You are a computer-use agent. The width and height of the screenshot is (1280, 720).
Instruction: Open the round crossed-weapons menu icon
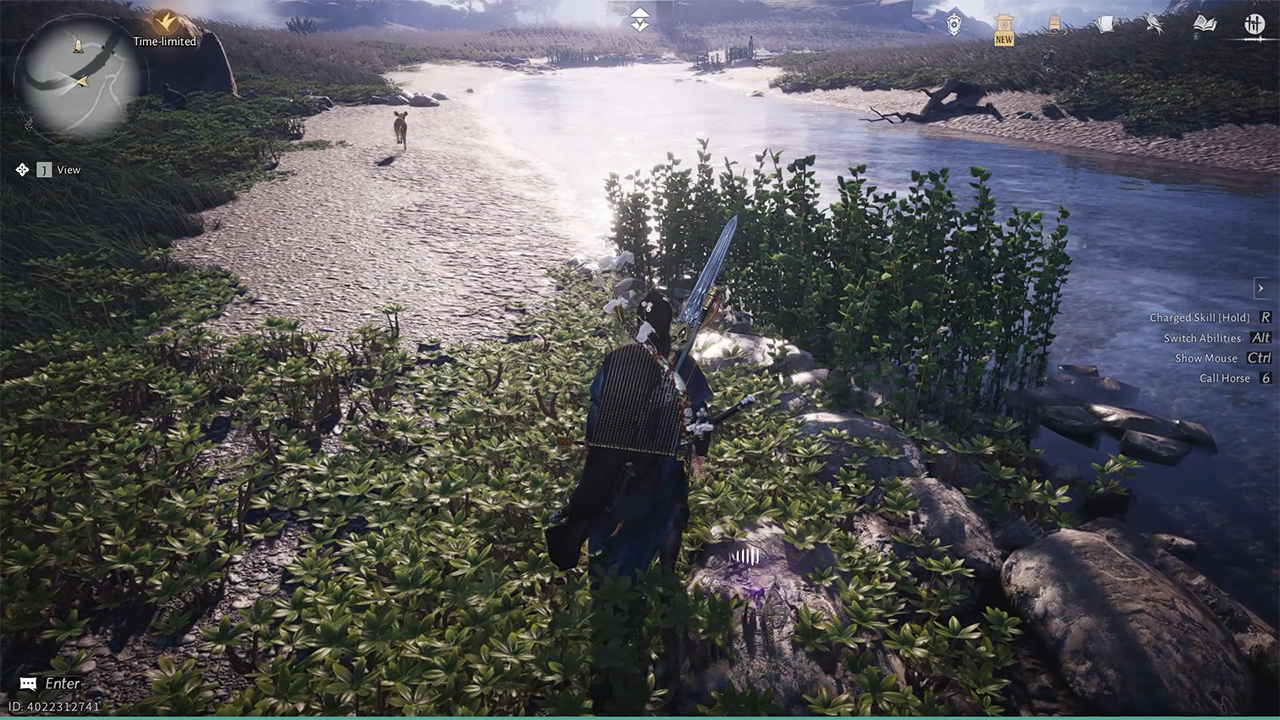point(1254,24)
